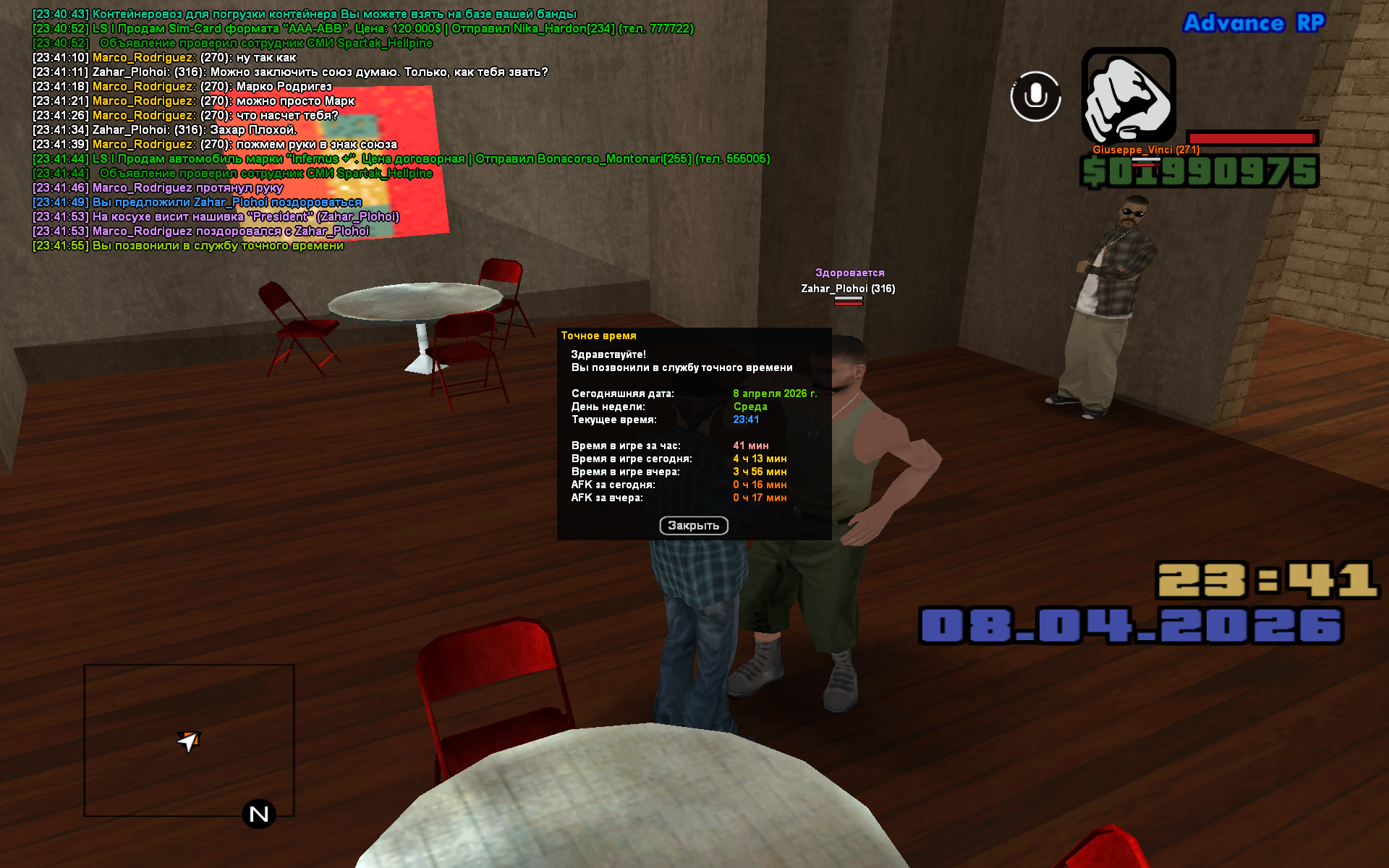
Task: Click the health bar under Zahar_Plohoi nametag
Action: click(x=848, y=304)
